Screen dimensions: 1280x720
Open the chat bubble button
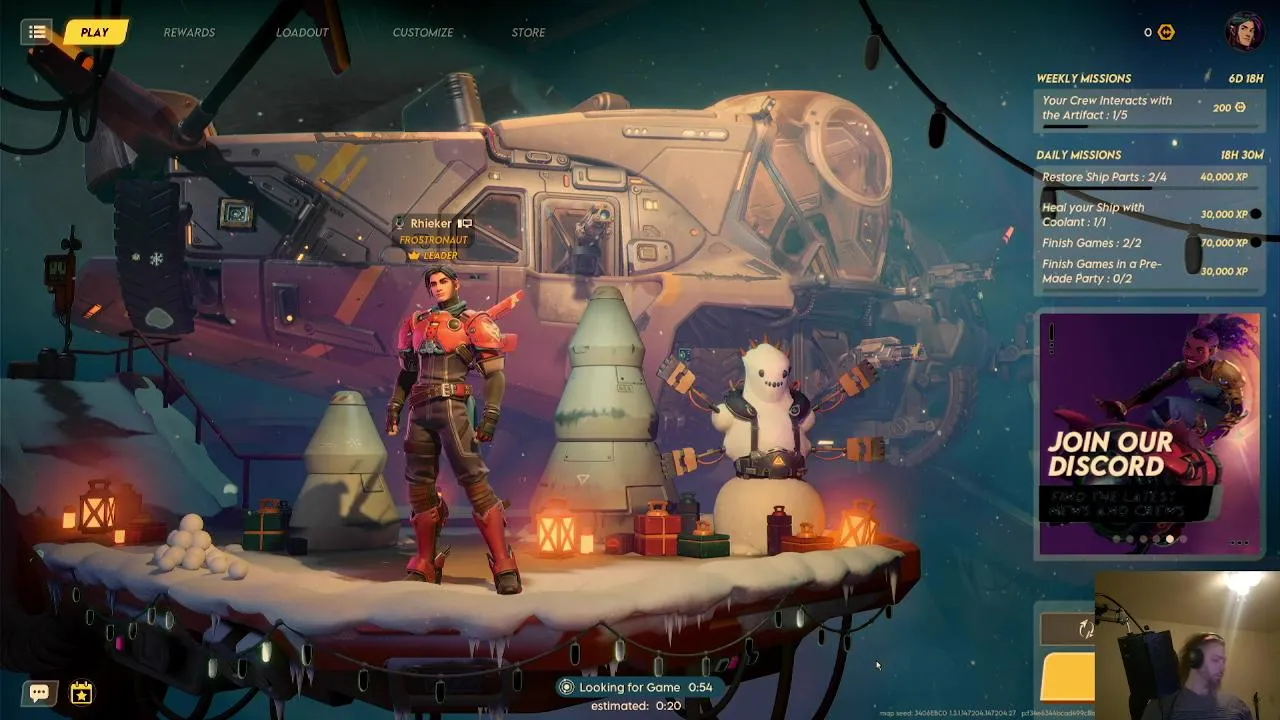pyautogui.click(x=40, y=692)
